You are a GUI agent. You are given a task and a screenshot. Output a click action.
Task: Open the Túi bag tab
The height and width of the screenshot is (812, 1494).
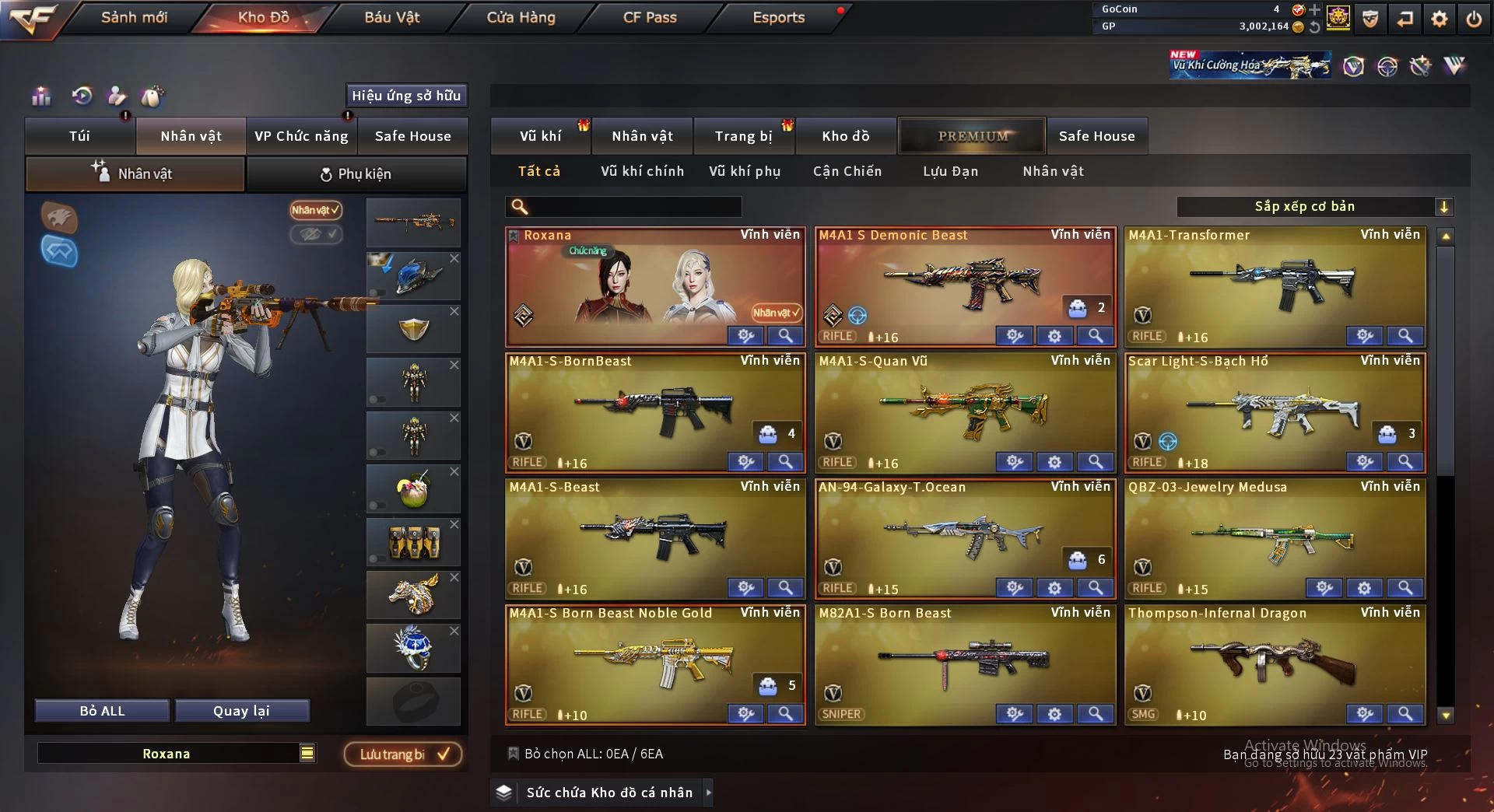[x=79, y=136]
